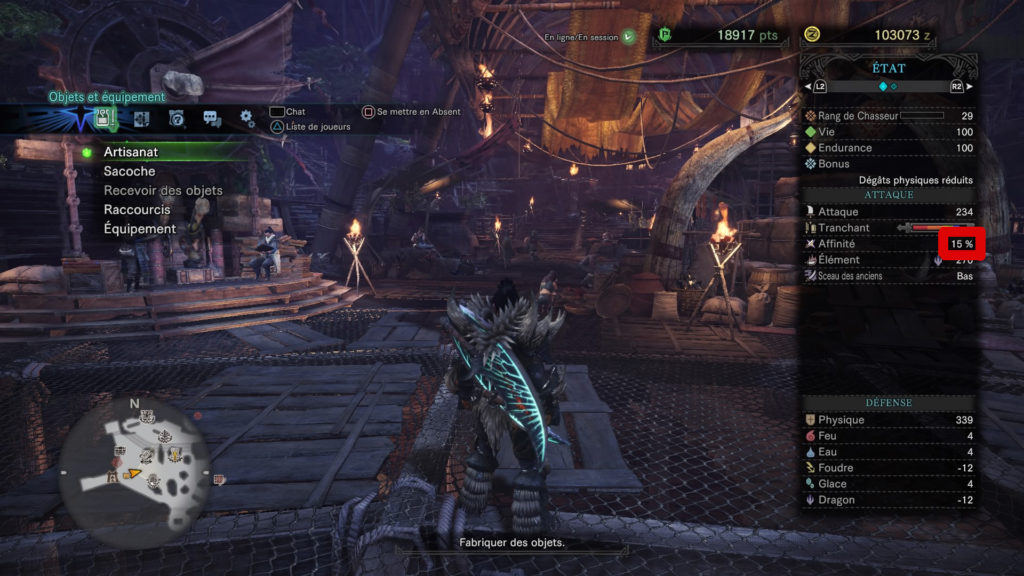Image resolution: width=1024 pixels, height=576 pixels.
Task: Go to the previous État page with the left arrow
Action: pyautogui.click(x=808, y=87)
